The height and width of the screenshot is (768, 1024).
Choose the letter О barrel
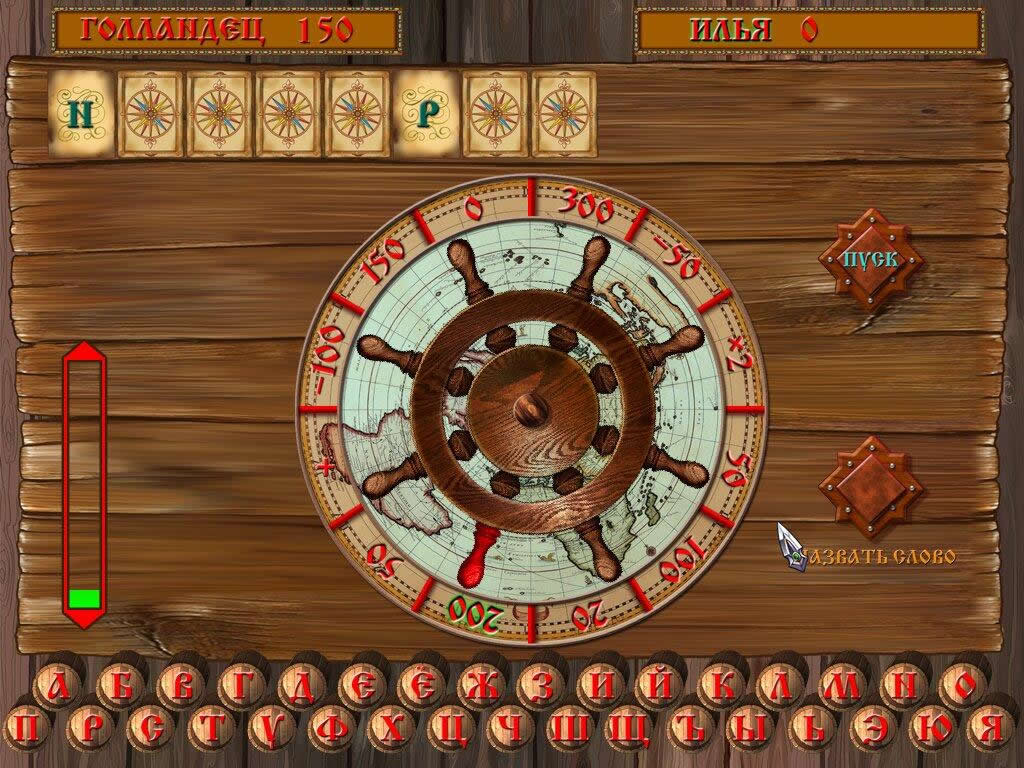(x=961, y=686)
